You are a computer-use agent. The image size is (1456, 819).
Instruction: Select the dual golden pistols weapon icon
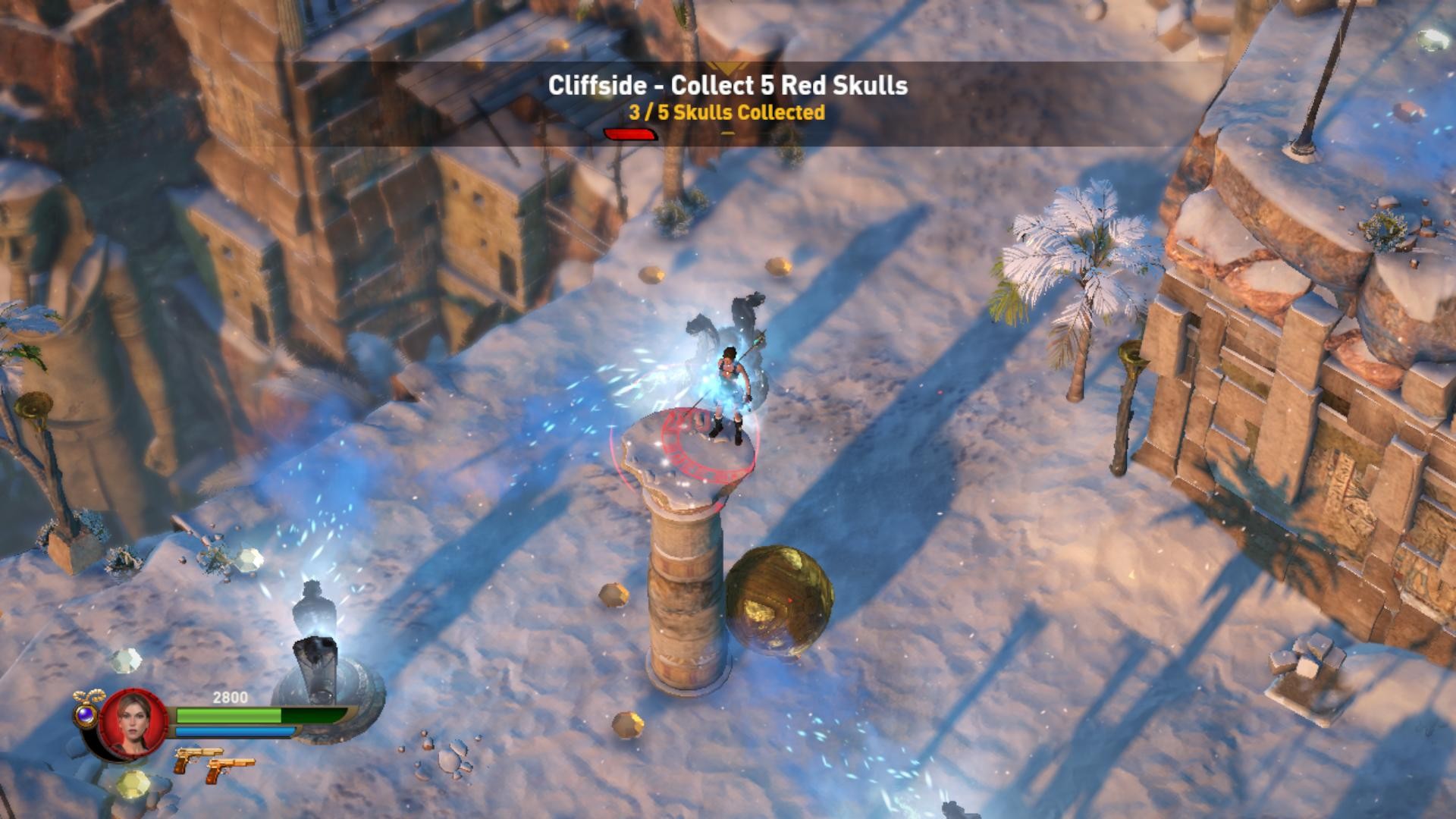pyautogui.click(x=213, y=761)
